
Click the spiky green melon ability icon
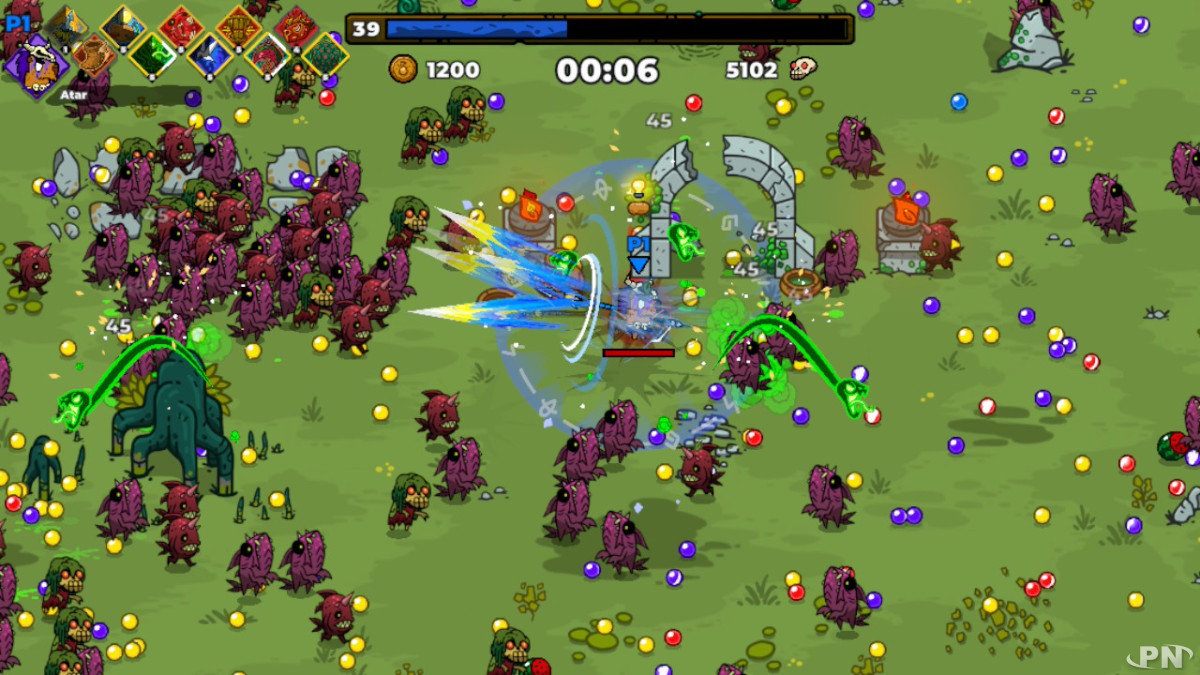325,55
